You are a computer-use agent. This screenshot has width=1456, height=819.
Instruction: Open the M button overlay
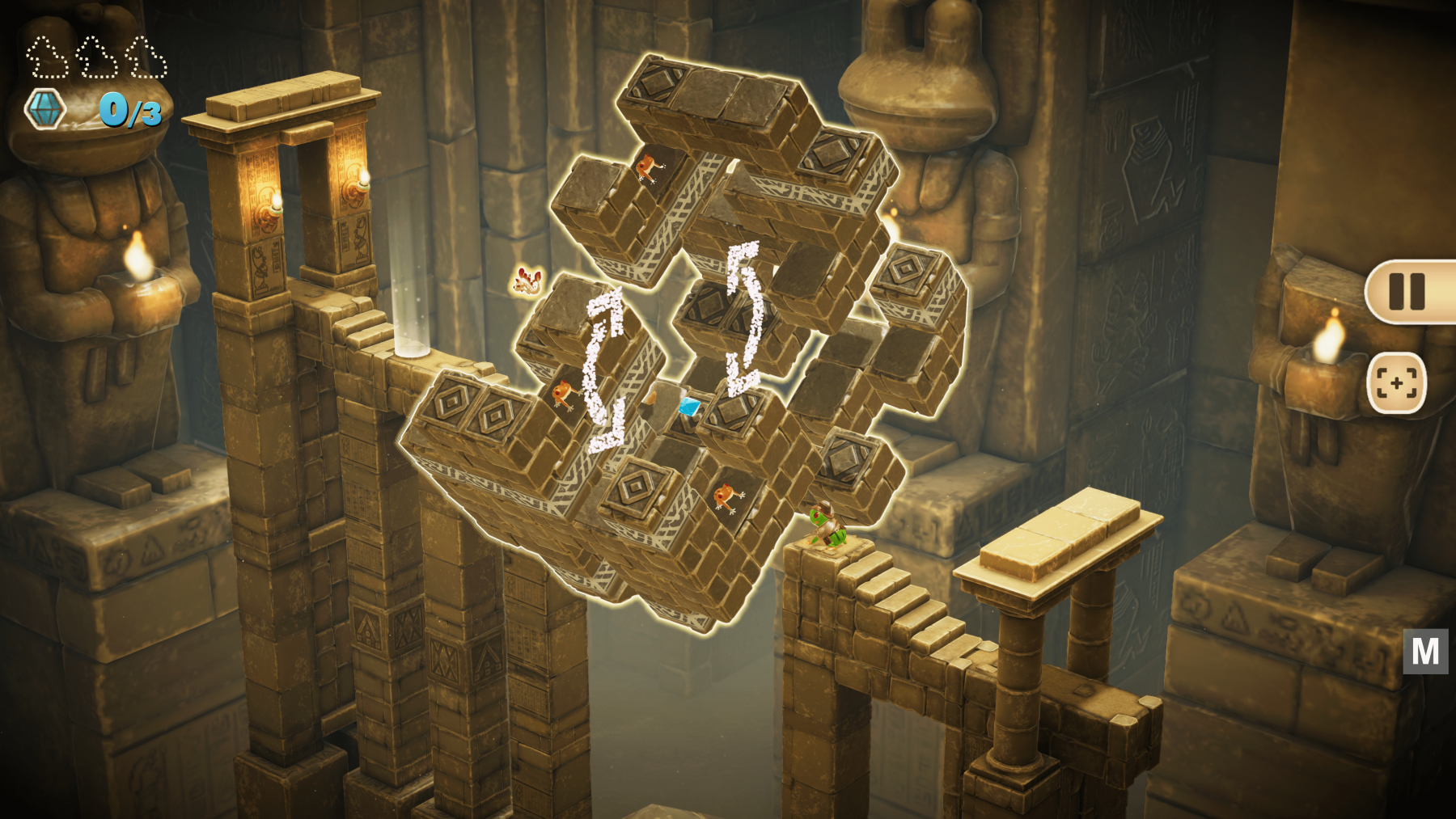pos(1424,651)
